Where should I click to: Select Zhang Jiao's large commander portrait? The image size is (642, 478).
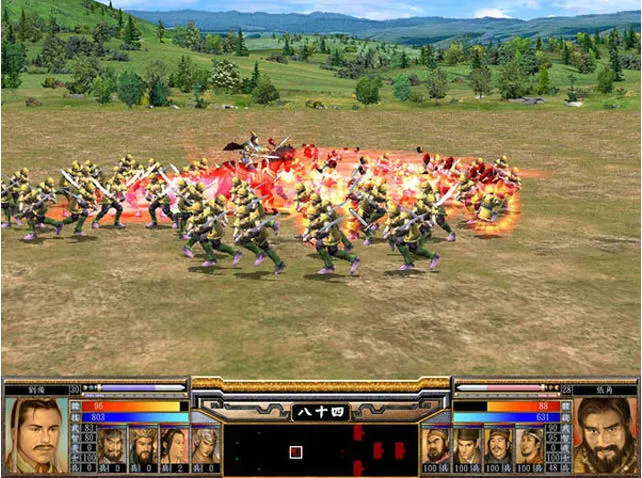click(x=605, y=435)
